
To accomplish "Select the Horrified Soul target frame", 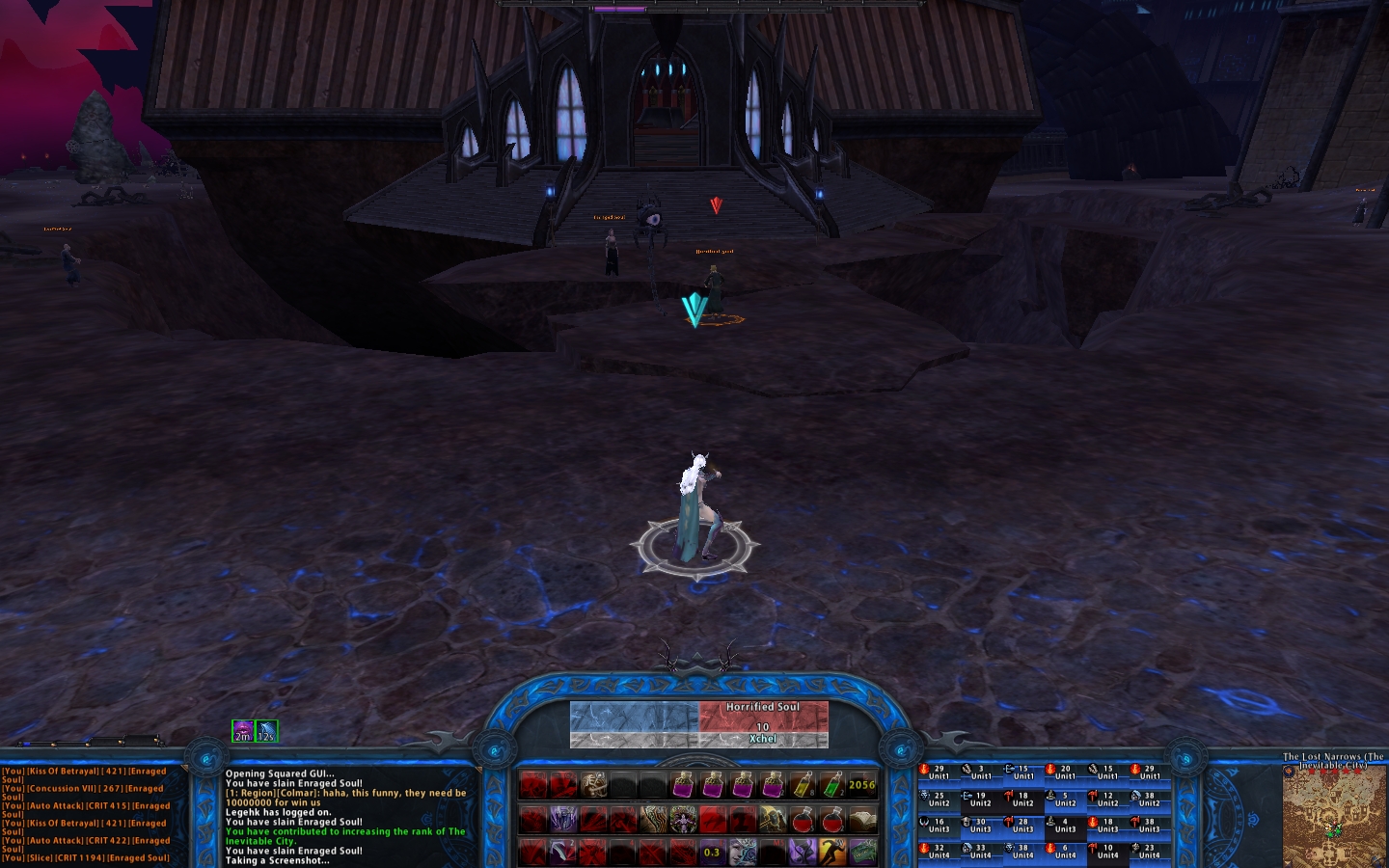I will tap(763, 723).
